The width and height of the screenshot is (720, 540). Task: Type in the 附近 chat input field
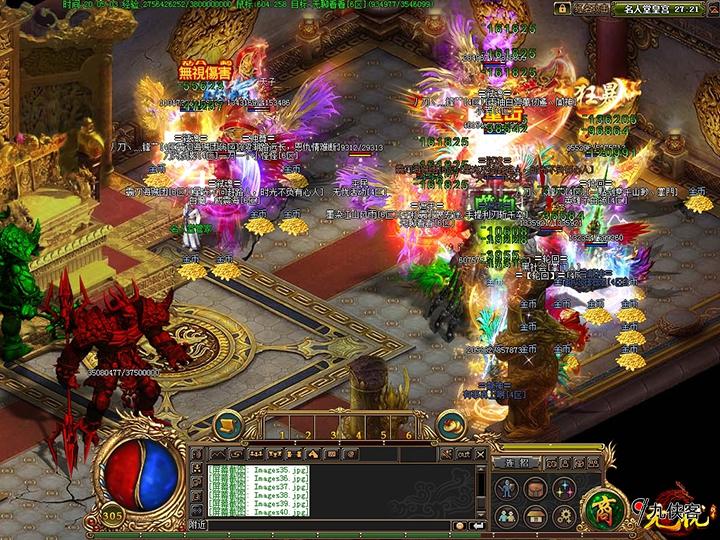point(330,524)
